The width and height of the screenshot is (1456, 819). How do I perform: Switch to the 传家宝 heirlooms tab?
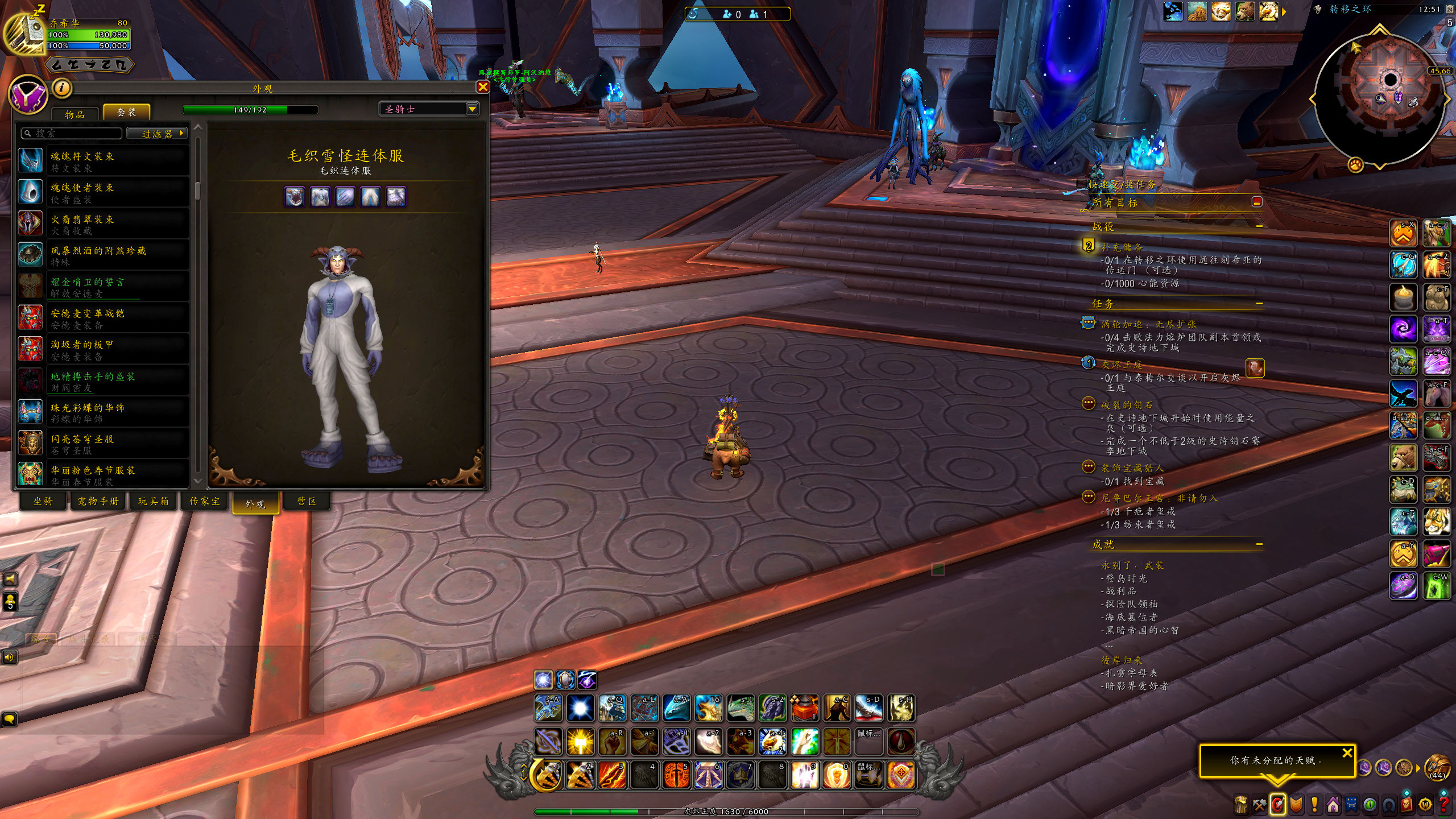[205, 501]
